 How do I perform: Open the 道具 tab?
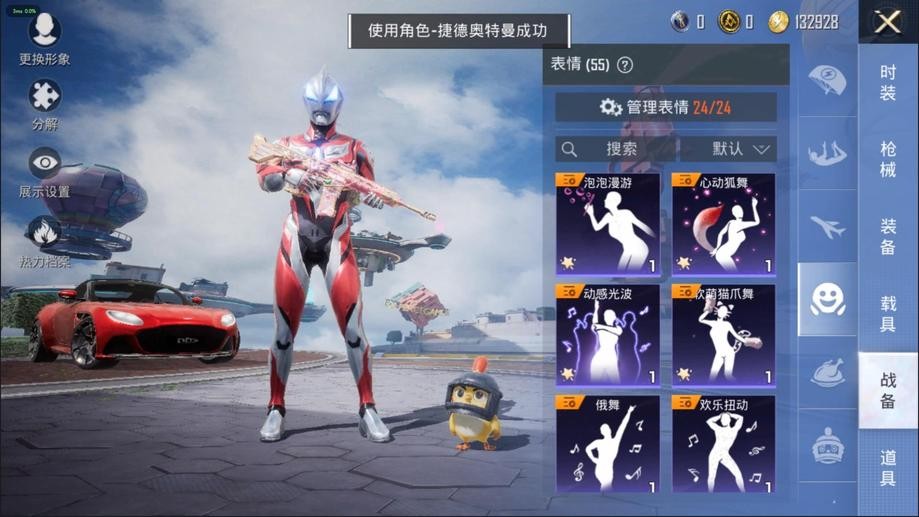point(888,467)
